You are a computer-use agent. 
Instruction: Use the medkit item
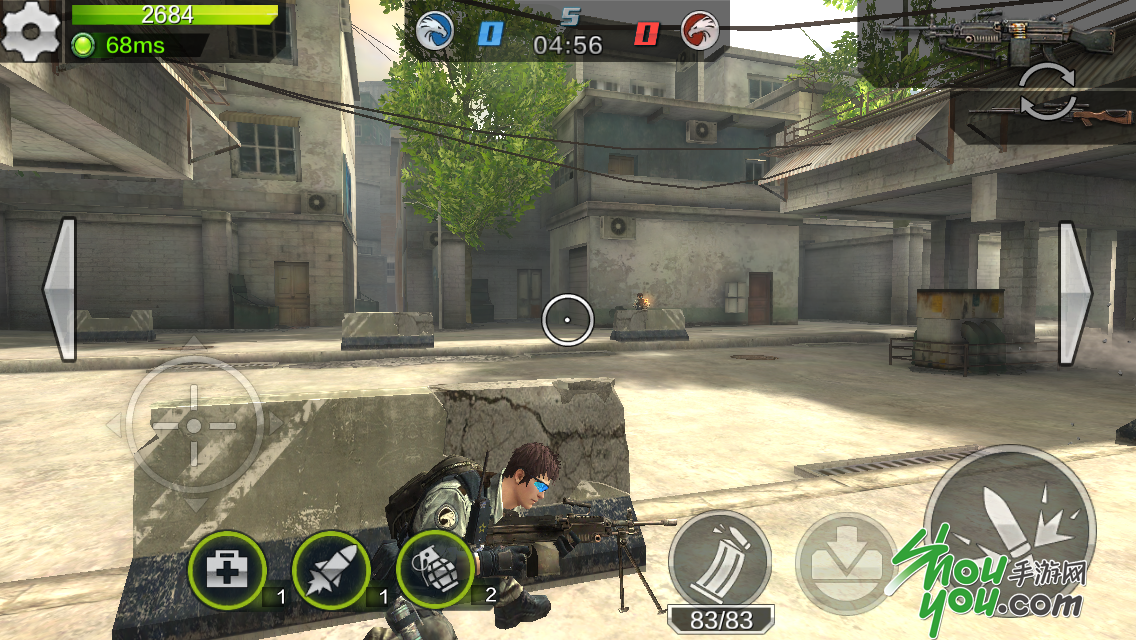click(226, 570)
